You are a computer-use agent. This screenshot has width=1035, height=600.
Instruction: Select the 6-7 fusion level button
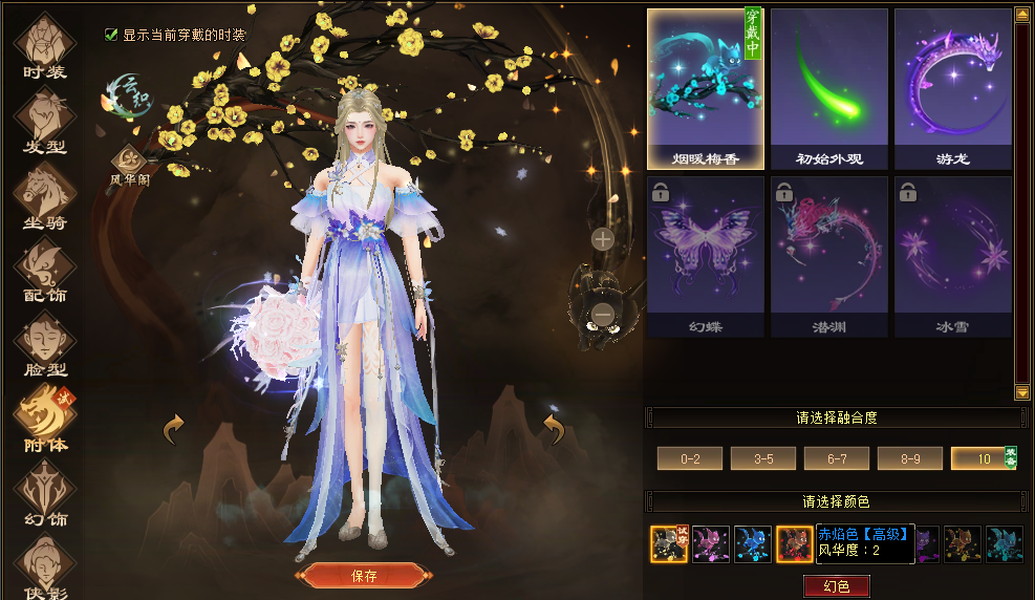pyautogui.click(x=837, y=458)
